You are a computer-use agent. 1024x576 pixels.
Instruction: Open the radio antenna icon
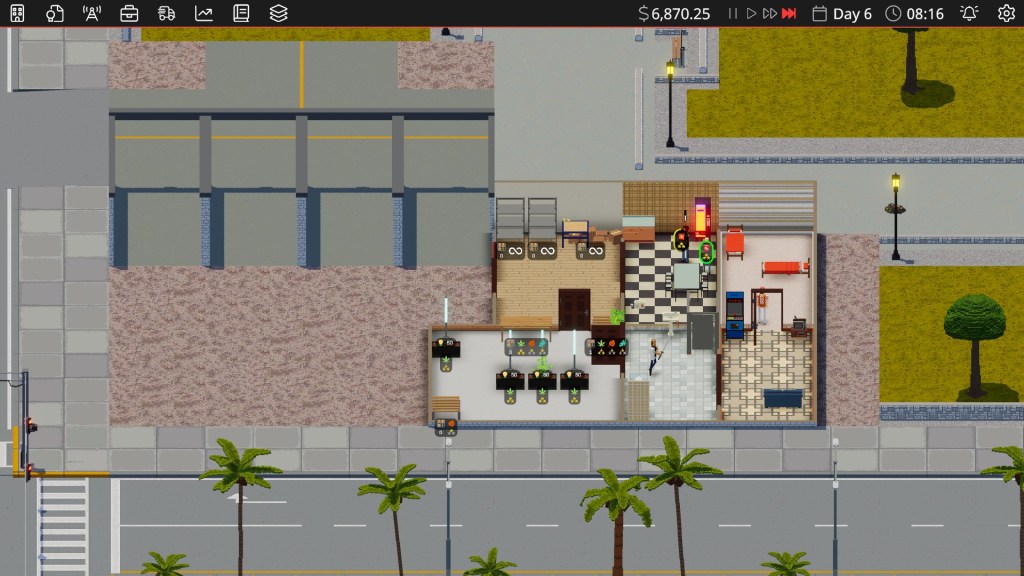pyautogui.click(x=92, y=13)
